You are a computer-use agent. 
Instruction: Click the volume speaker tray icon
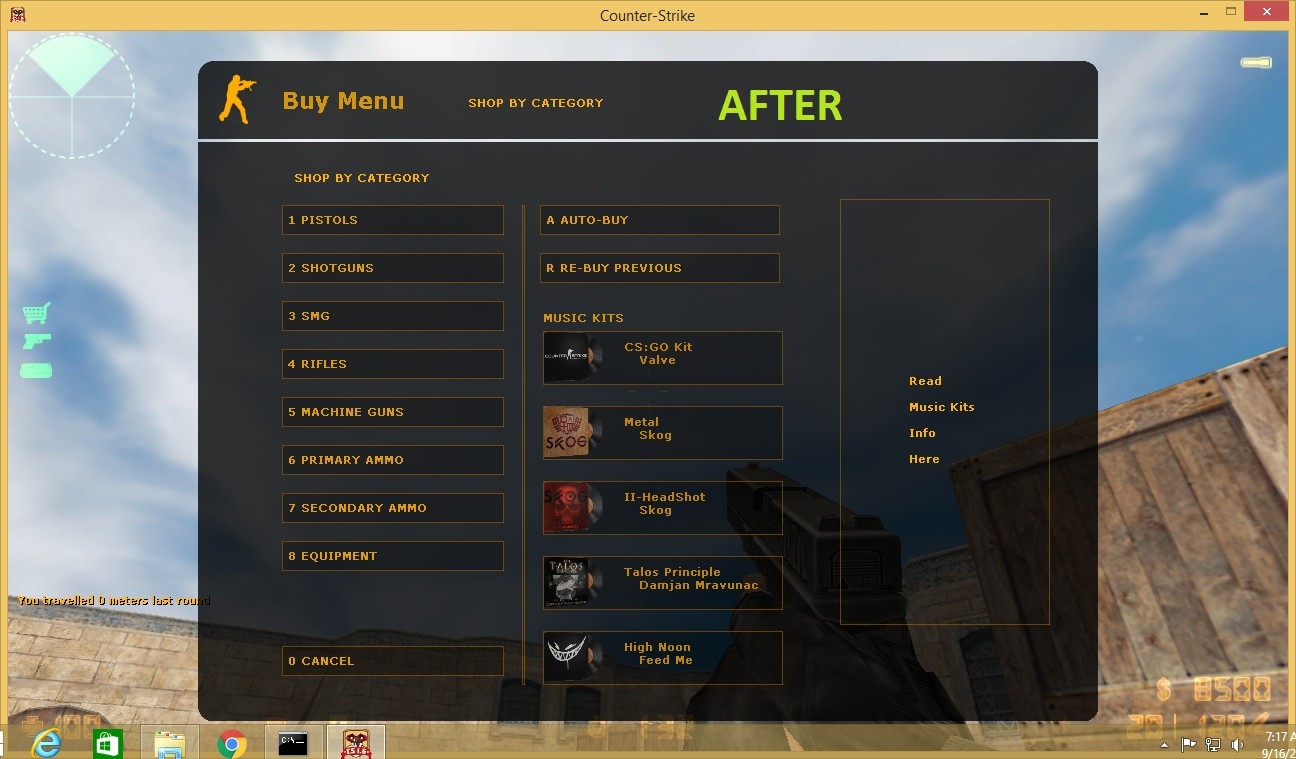point(1237,744)
